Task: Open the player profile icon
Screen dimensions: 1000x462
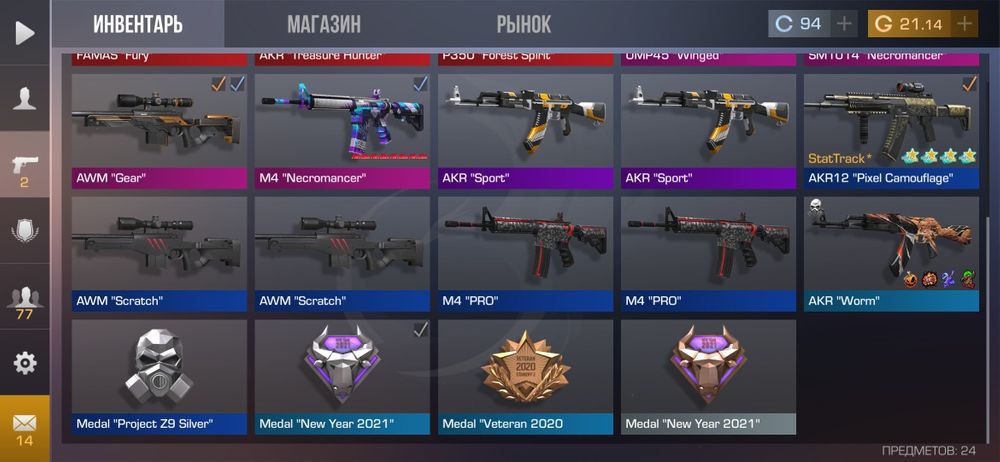Action: (24, 98)
